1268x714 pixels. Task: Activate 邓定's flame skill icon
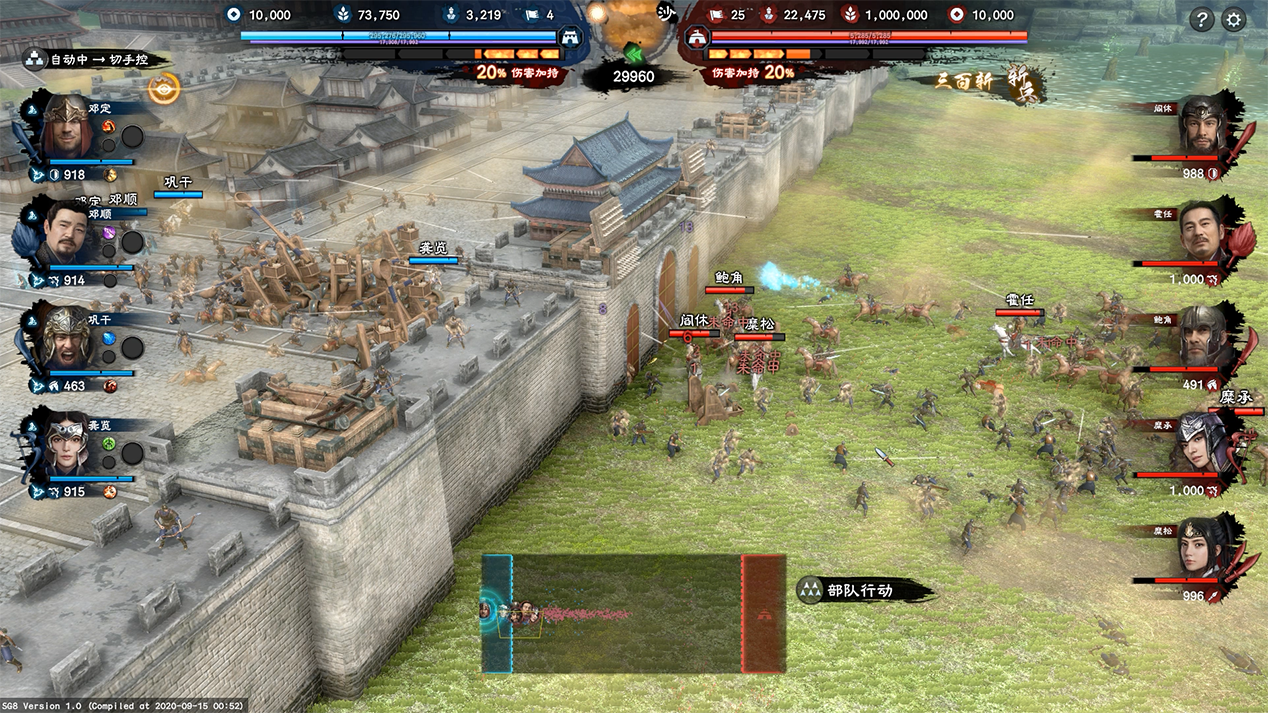(x=108, y=127)
